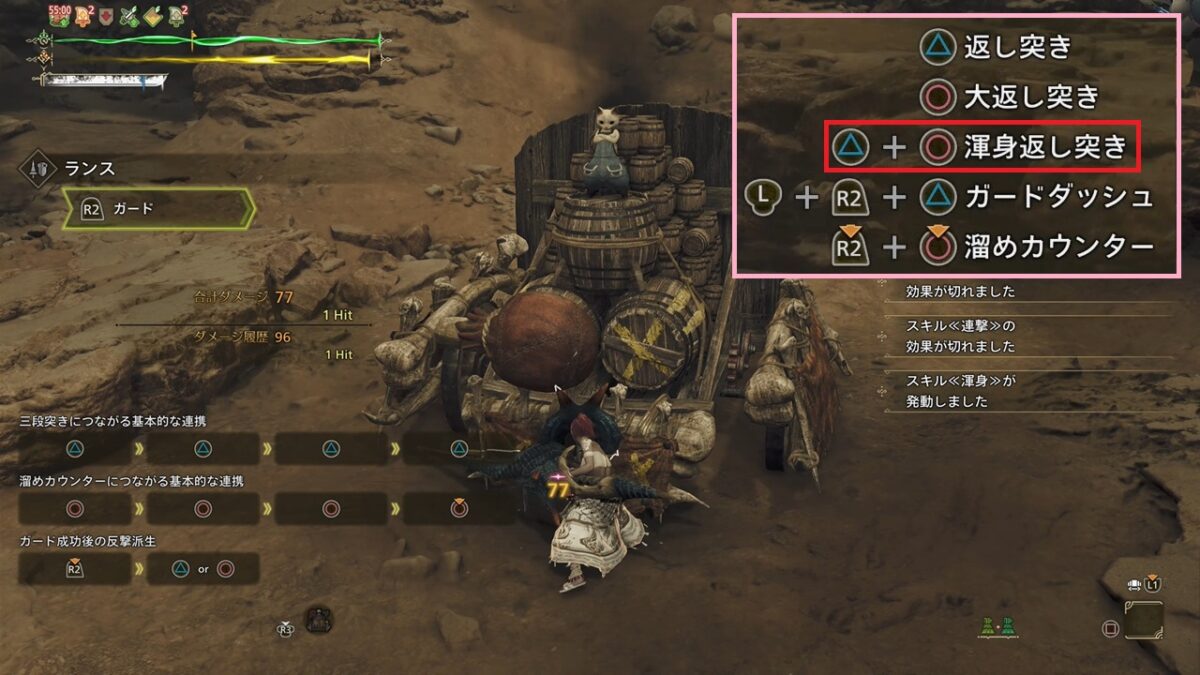Viewport: 1200px width, 675px height.
Task: Pick the 溜めカウンター move entry
Action: click(1059, 246)
